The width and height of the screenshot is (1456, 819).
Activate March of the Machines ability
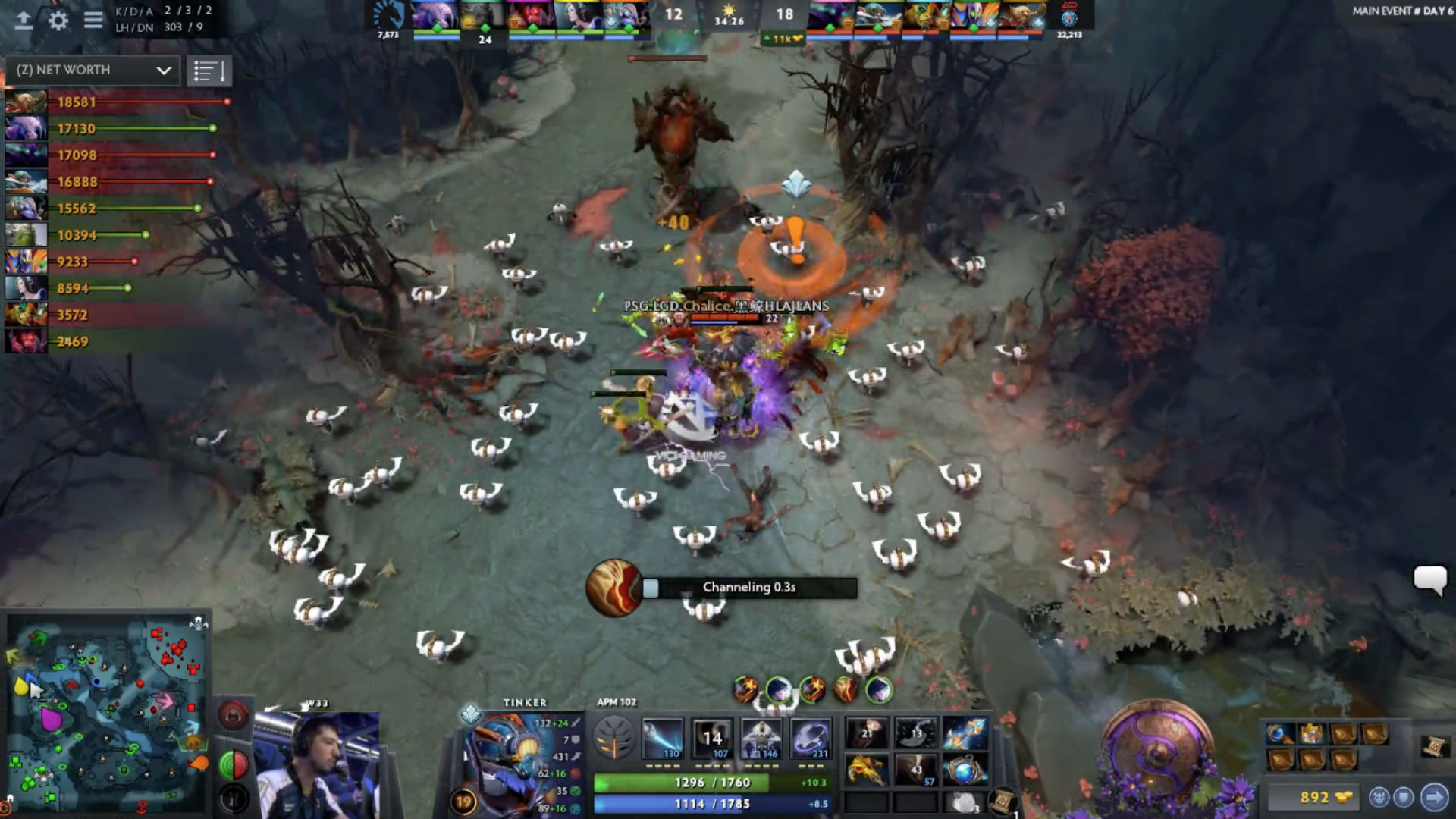(x=761, y=739)
